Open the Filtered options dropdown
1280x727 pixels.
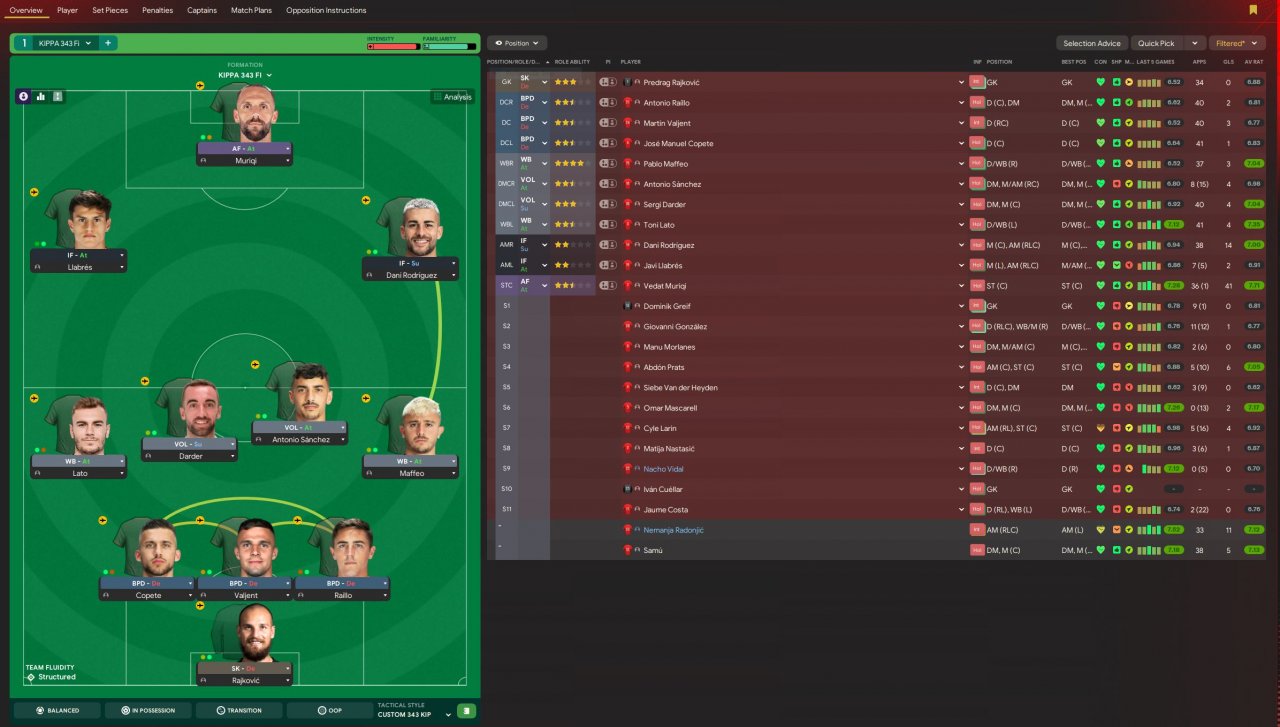(x=1237, y=43)
